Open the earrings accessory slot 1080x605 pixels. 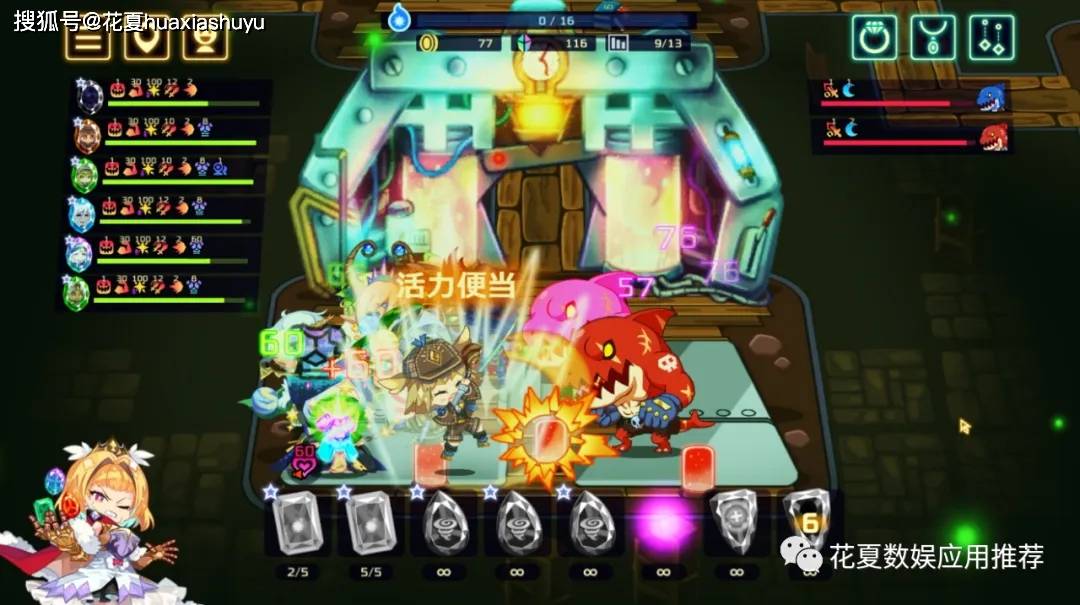(x=991, y=38)
